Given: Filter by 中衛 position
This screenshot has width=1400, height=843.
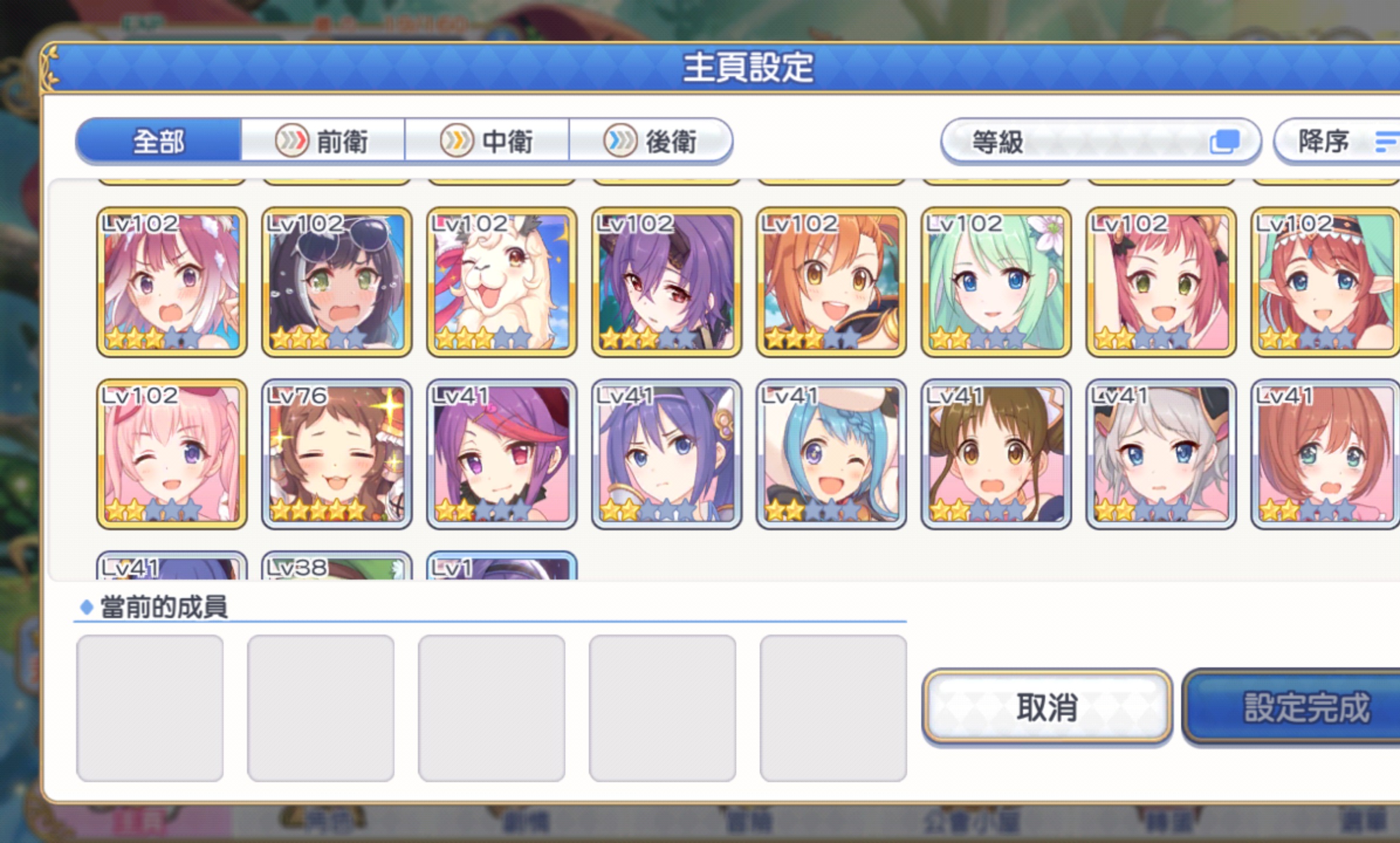Looking at the screenshot, I should [486, 141].
